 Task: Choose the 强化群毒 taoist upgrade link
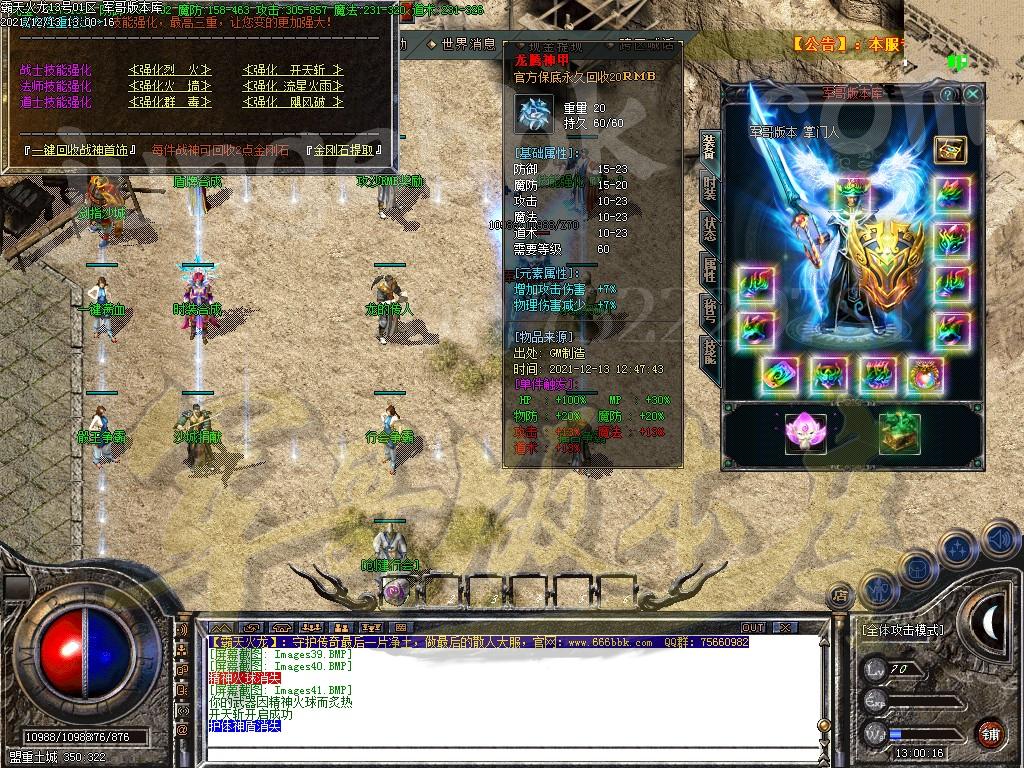pos(170,102)
